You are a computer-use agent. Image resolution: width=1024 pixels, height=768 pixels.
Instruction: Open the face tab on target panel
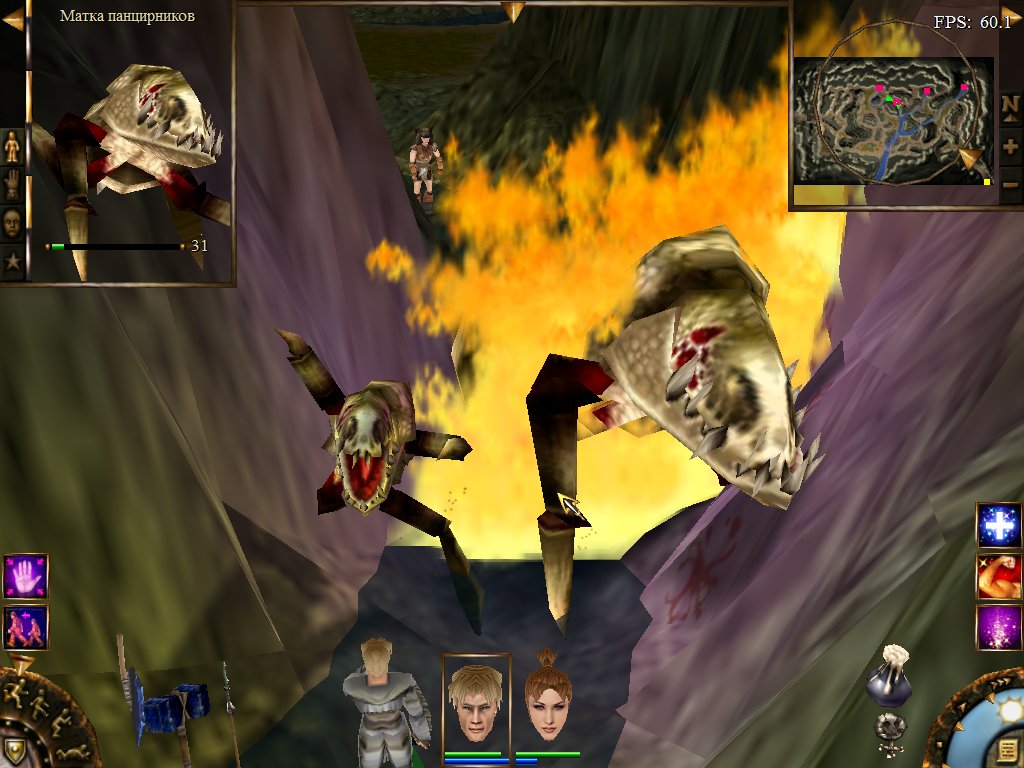pyautogui.click(x=12, y=222)
